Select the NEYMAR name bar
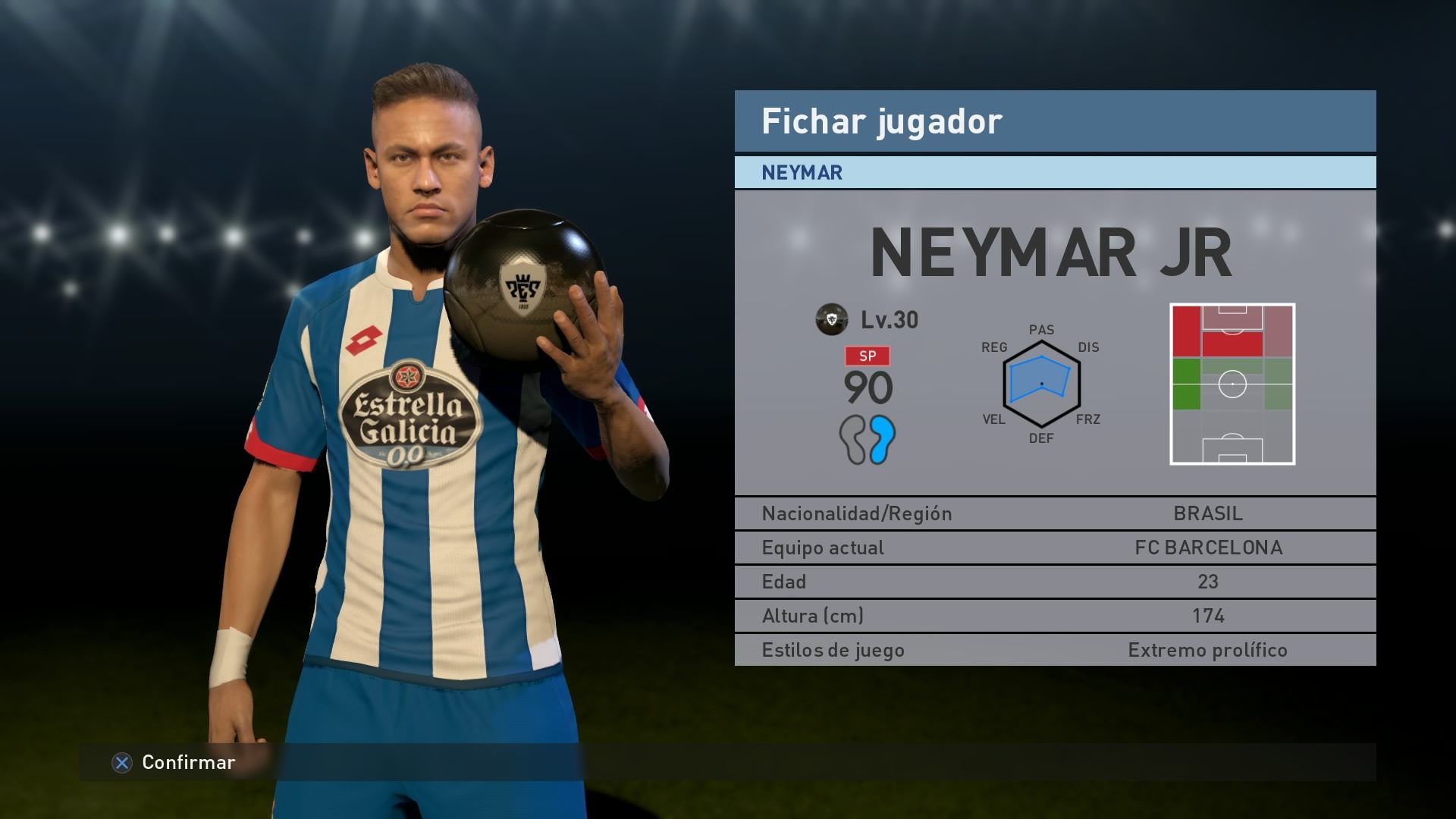 pyautogui.click(x=1054, y=173)
